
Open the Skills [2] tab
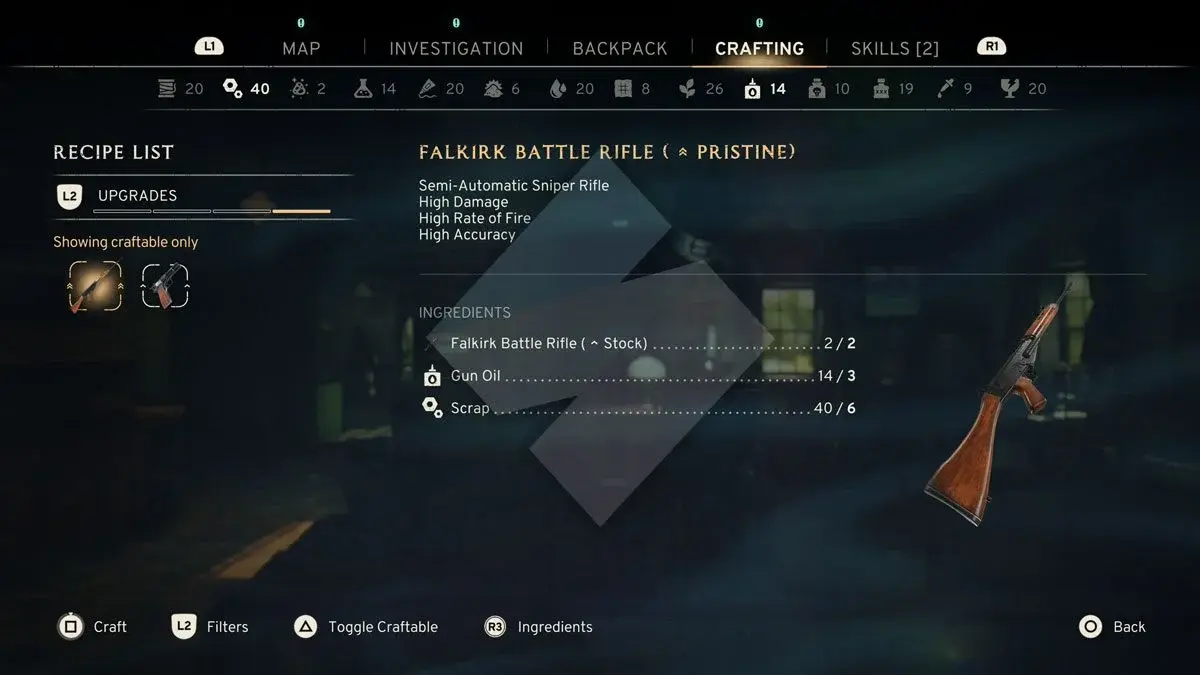click(x=894, y=48)
